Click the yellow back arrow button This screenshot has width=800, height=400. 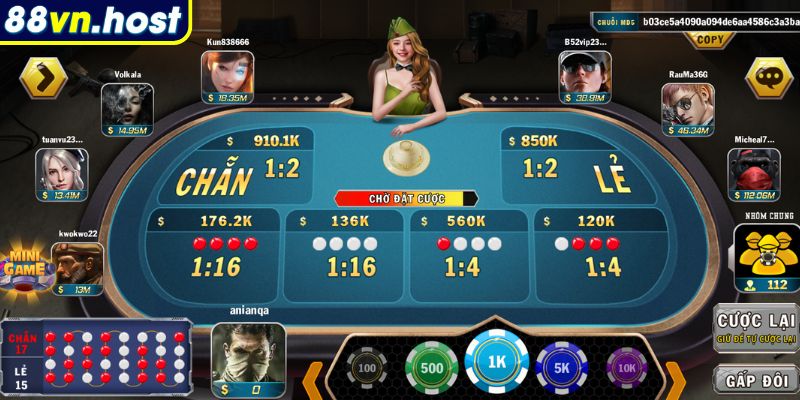point(43,76)
